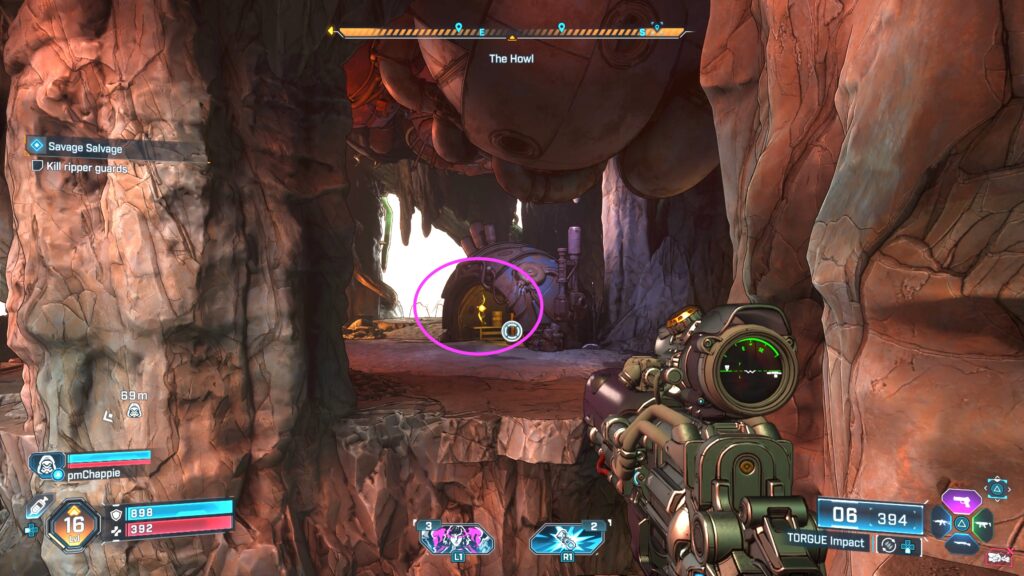Viewport: 1024px width, 576px height.
Task: Activate the pink action skill icon
Action: point(456,539)
